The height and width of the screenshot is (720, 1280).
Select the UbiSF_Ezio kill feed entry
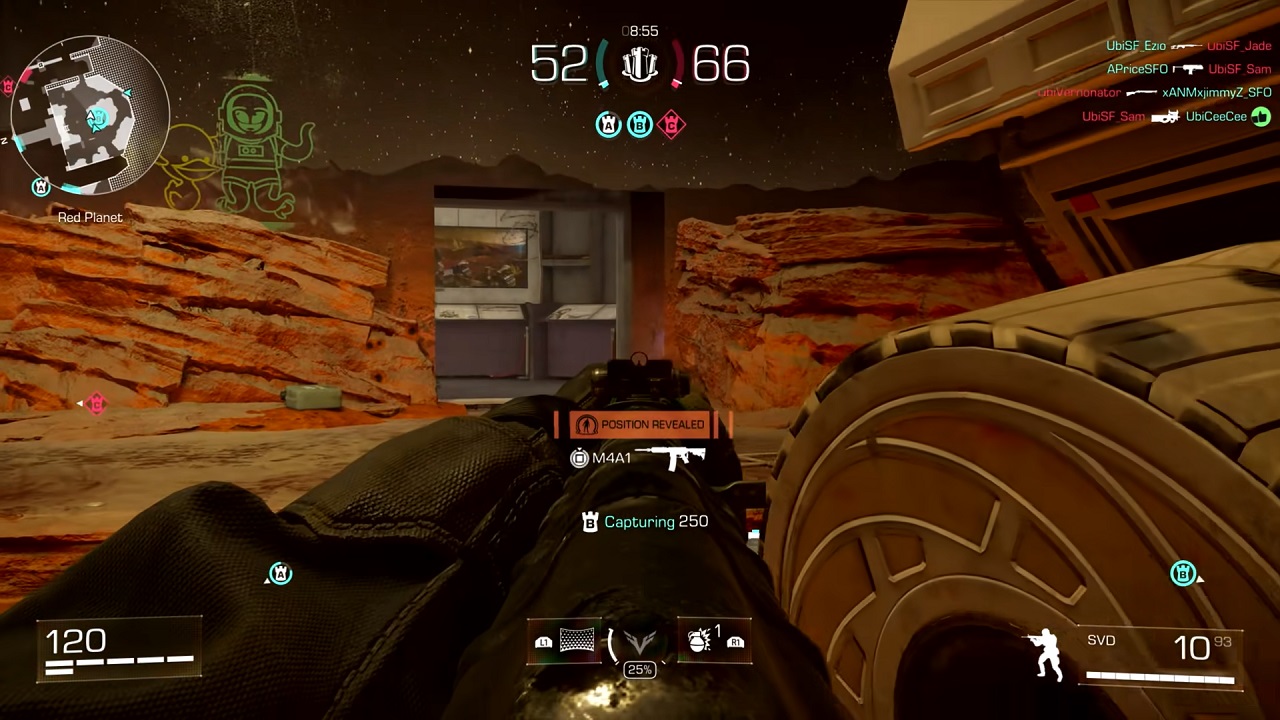(1188, 46)
